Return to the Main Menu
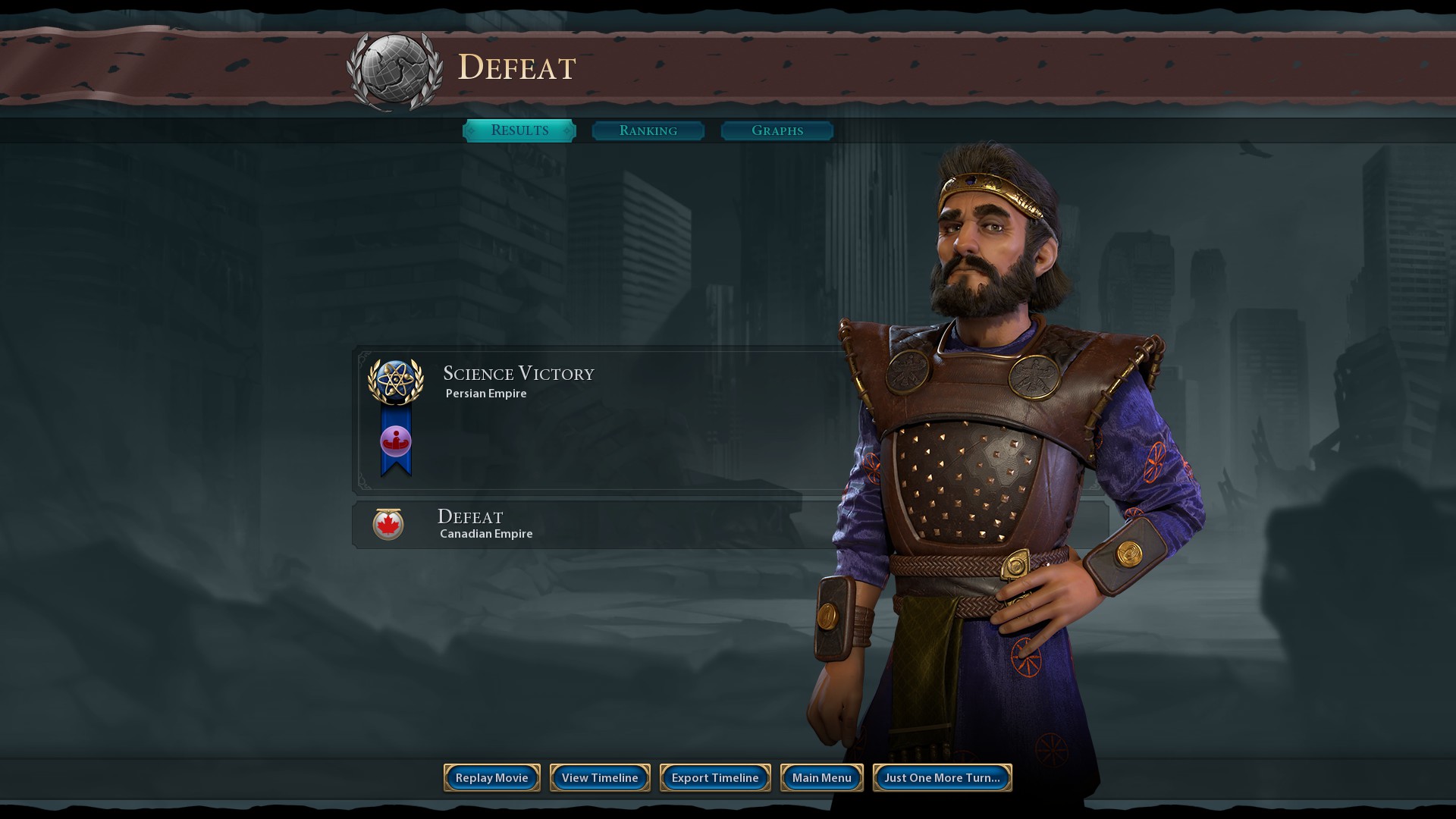This screenshot has height=819, width=1456. point(821,777)
